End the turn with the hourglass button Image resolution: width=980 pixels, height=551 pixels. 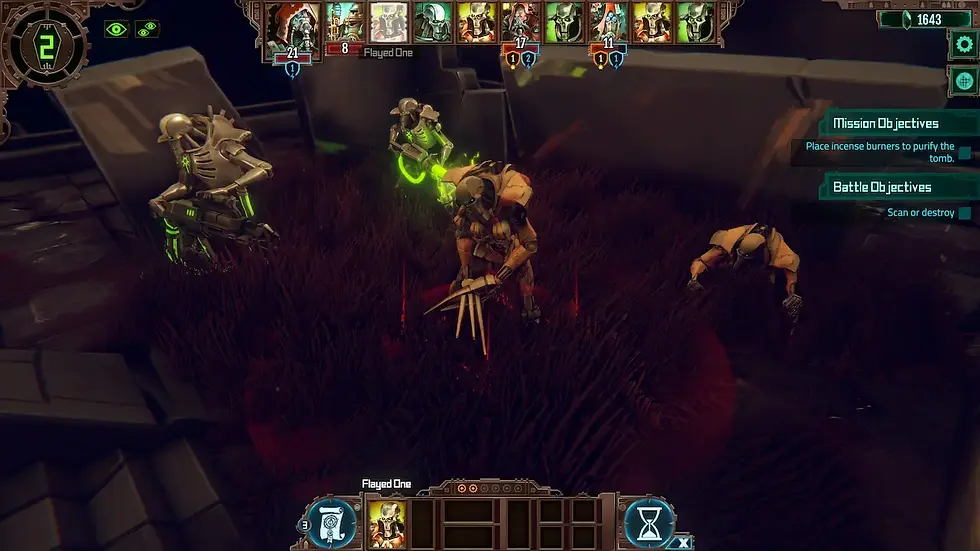click(651, 522)
